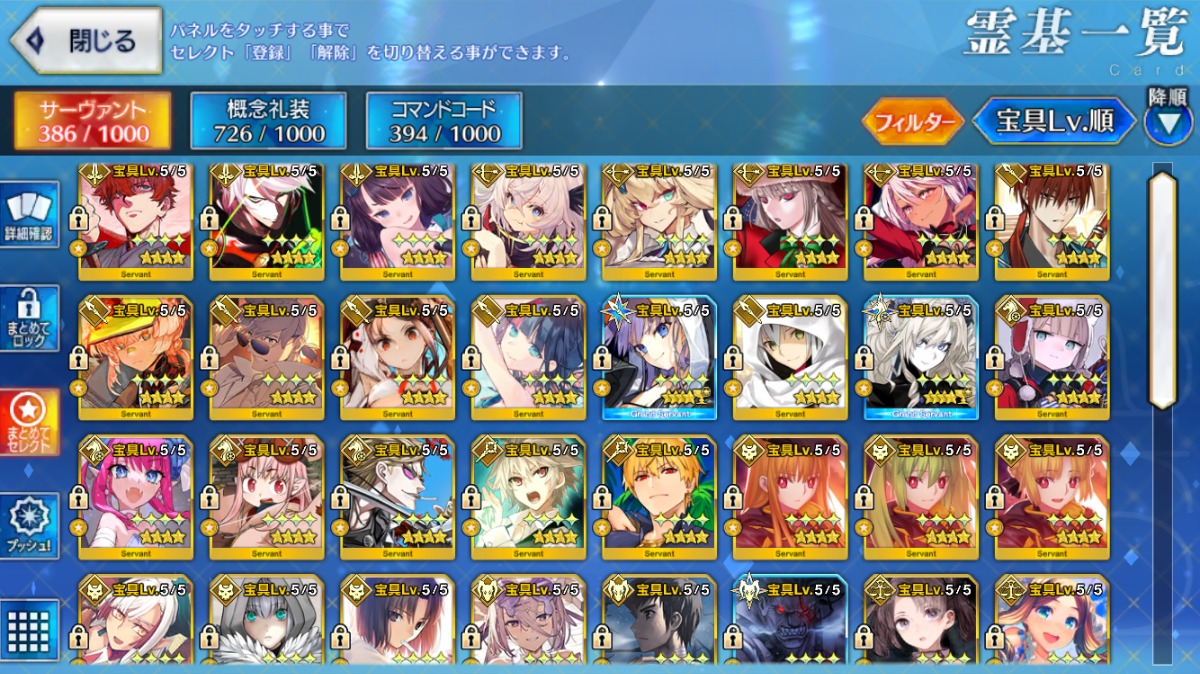Tap the プッシュ! button
The width and height of the screenshot is (1200, 674).
tap(29, 526)
